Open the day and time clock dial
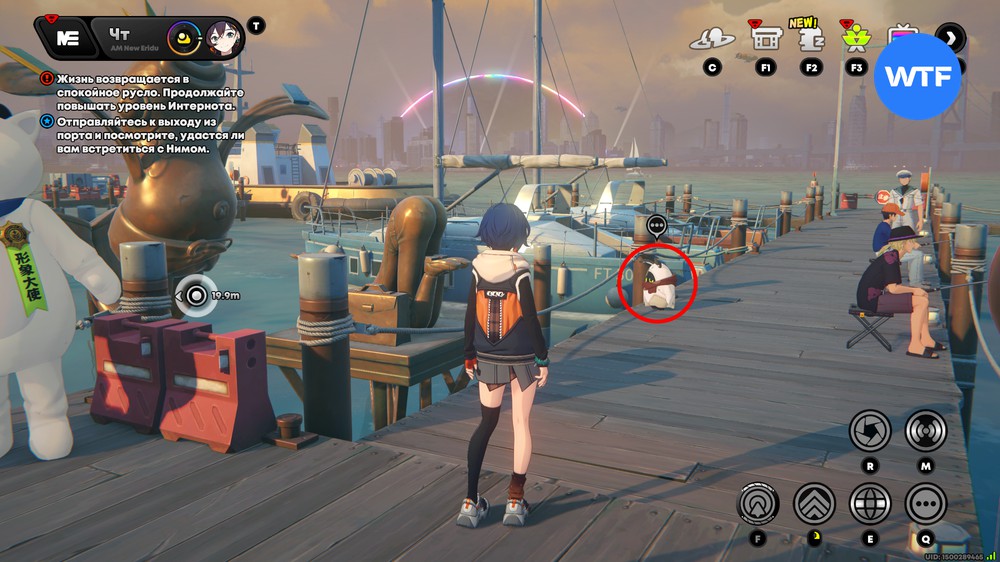The height and width of the screenshot is (562, 1000). click(x=184, y=39)
